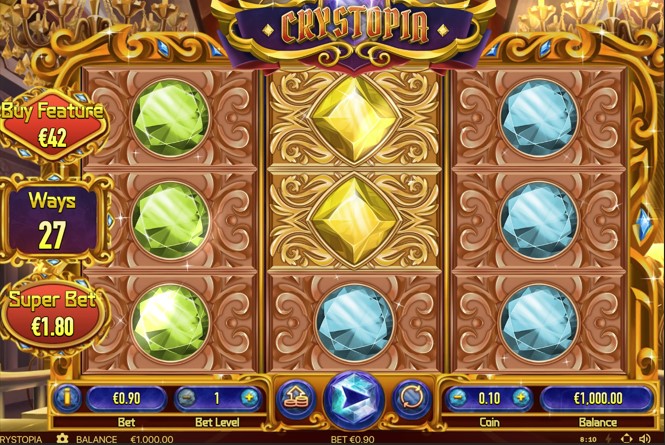665x445 pixels.
Task: Decrease the bet level
Action: (187, 398)
